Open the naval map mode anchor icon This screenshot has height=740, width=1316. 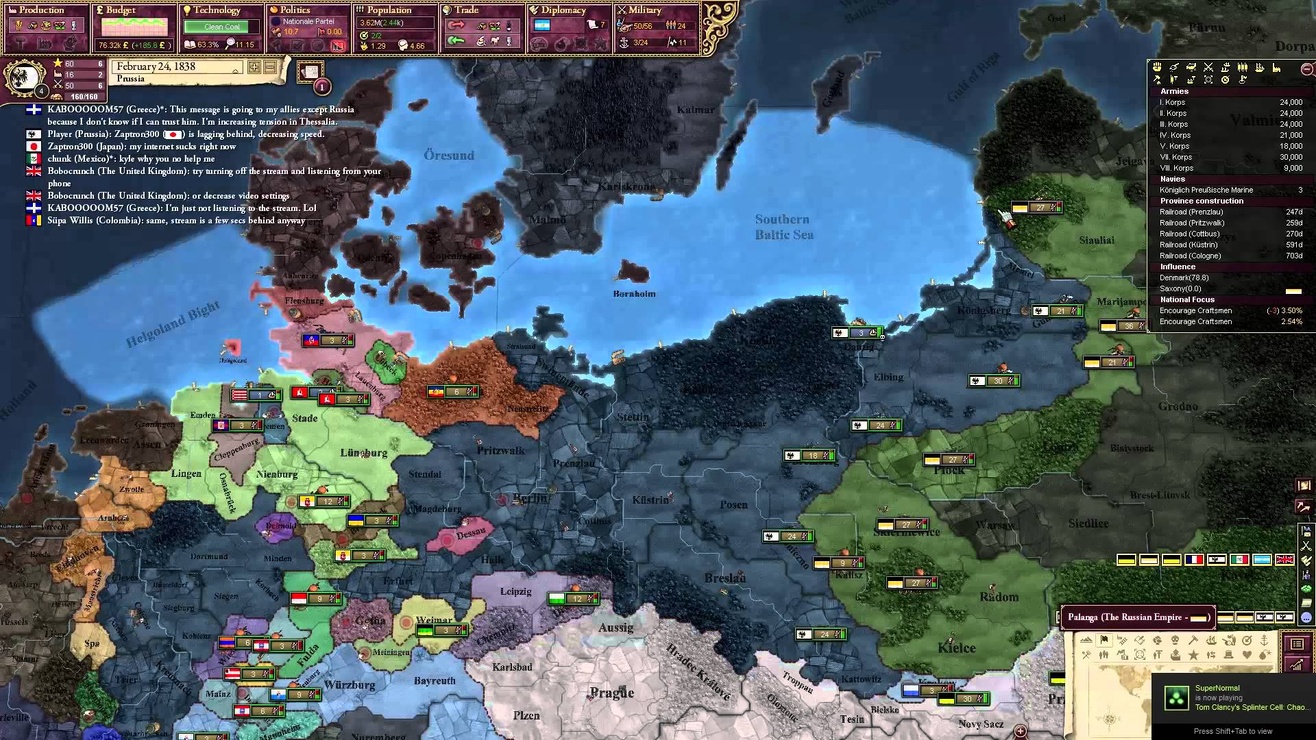coord(1264,641)
